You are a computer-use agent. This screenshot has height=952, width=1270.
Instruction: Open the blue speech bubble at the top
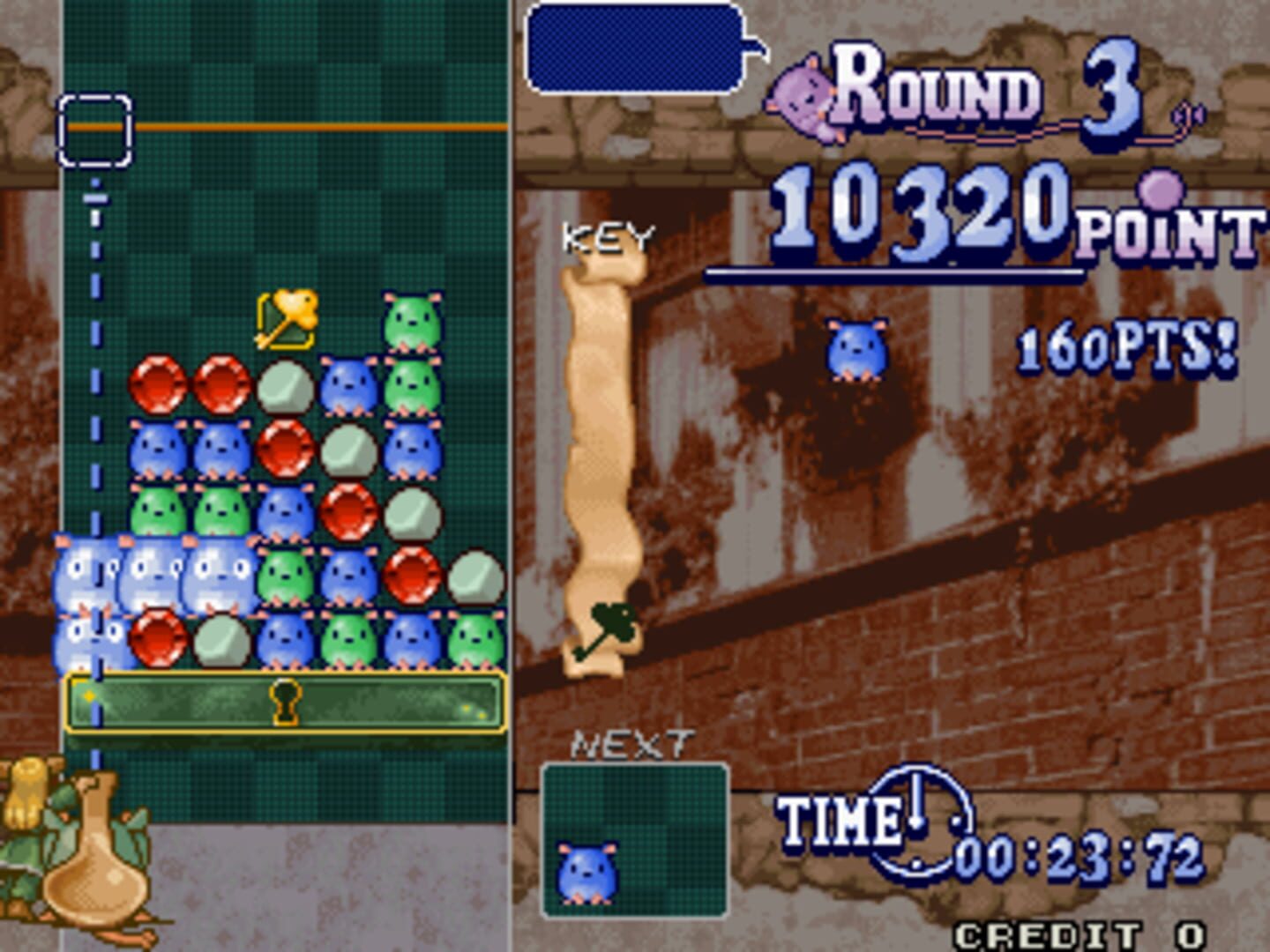coord(635,48)
